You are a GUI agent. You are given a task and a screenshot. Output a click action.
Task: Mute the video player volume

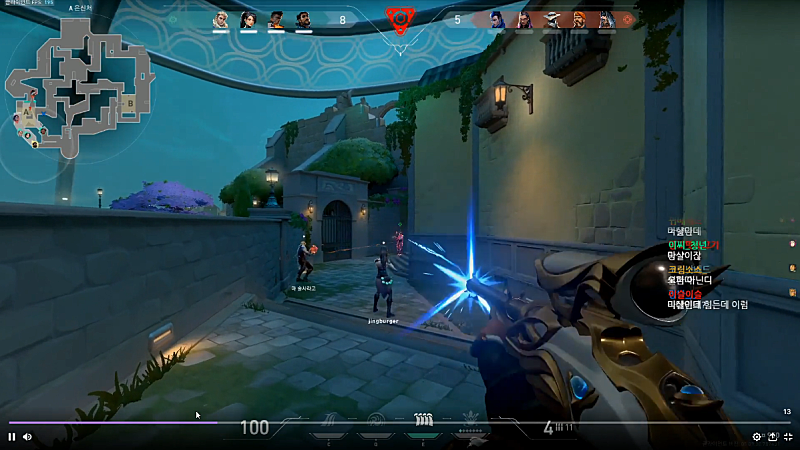tap(27, 437)
